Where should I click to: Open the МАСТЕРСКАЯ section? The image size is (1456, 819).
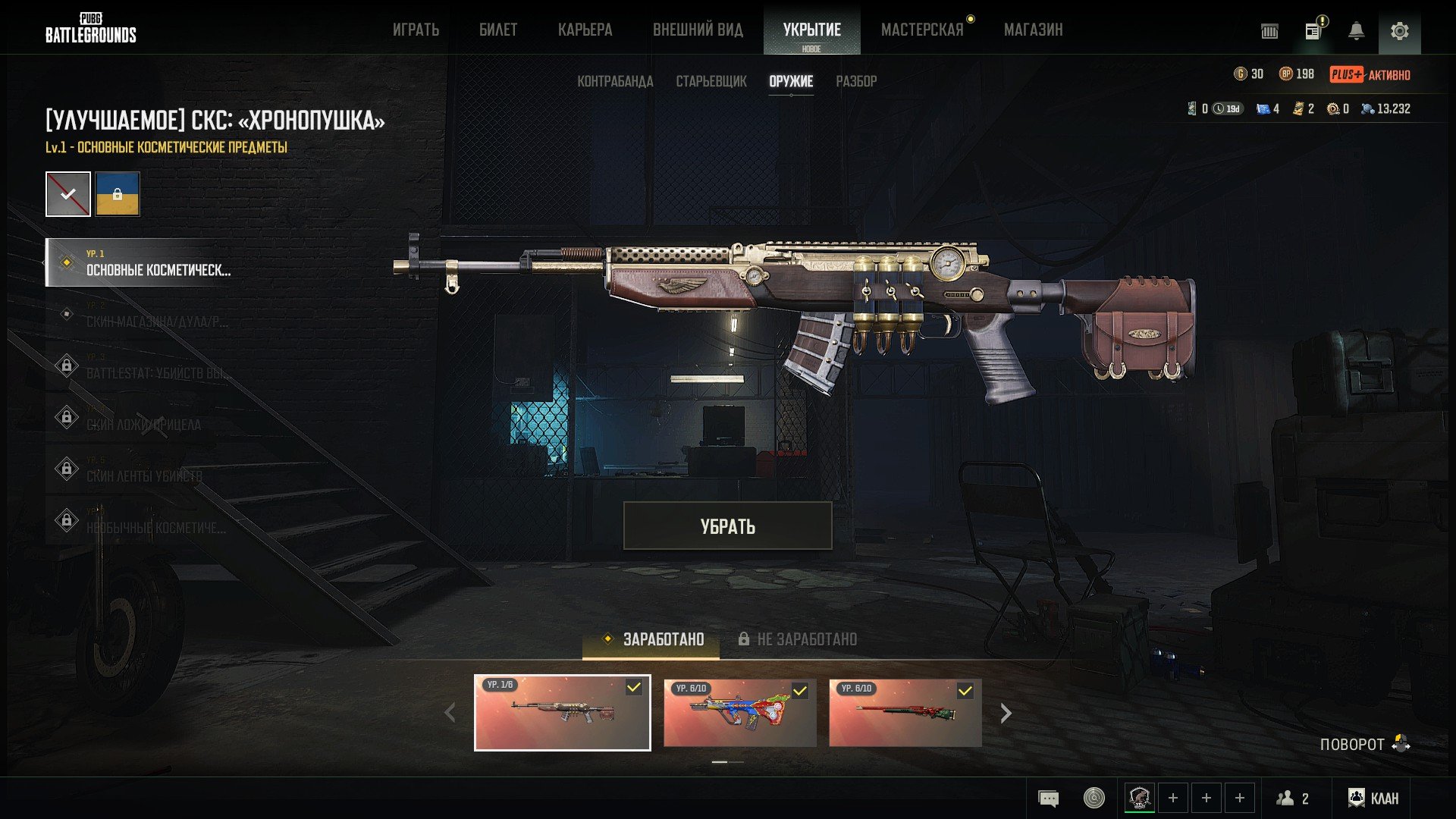(x=922, y=30)
